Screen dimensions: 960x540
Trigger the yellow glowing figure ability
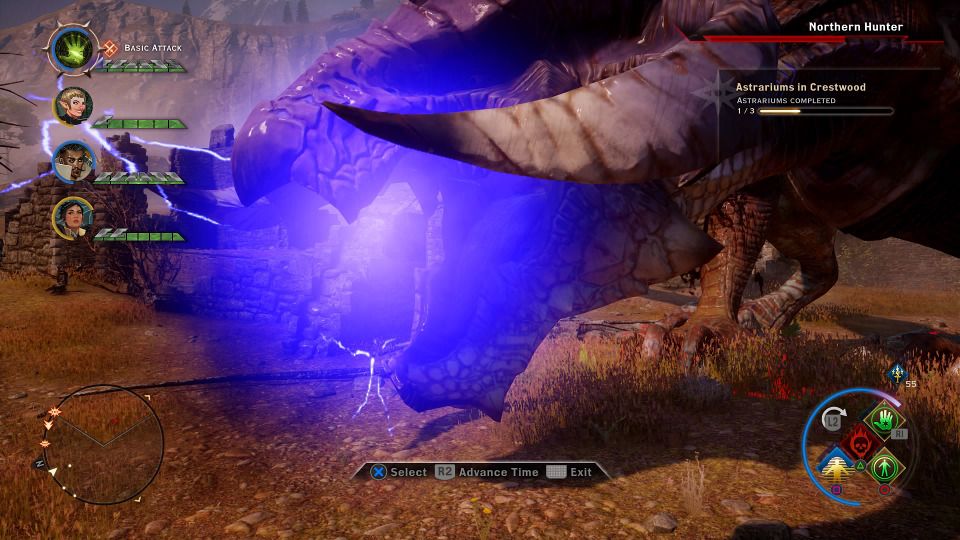(836, 467)
